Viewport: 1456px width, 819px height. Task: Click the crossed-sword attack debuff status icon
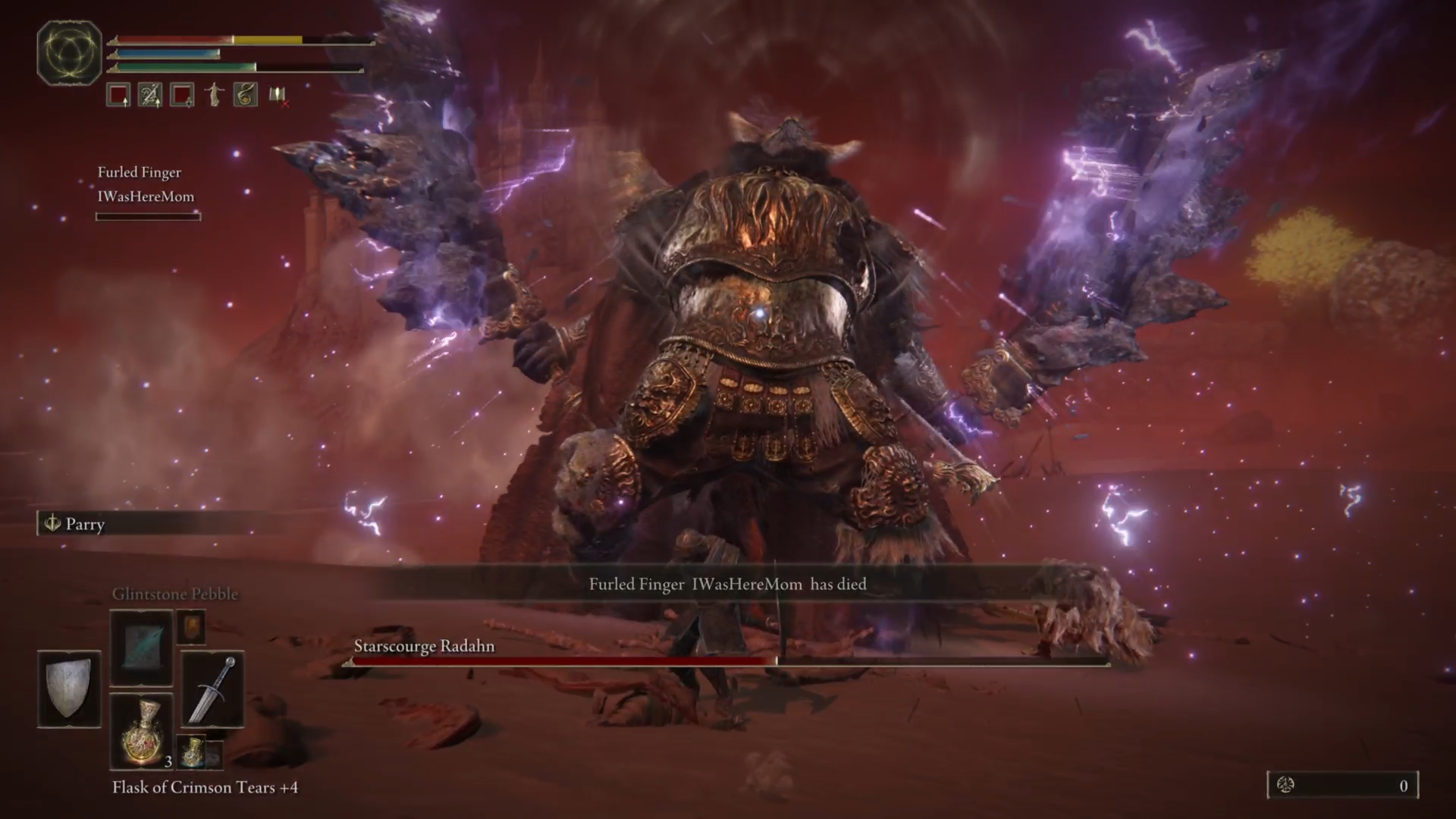pos(149,95)
